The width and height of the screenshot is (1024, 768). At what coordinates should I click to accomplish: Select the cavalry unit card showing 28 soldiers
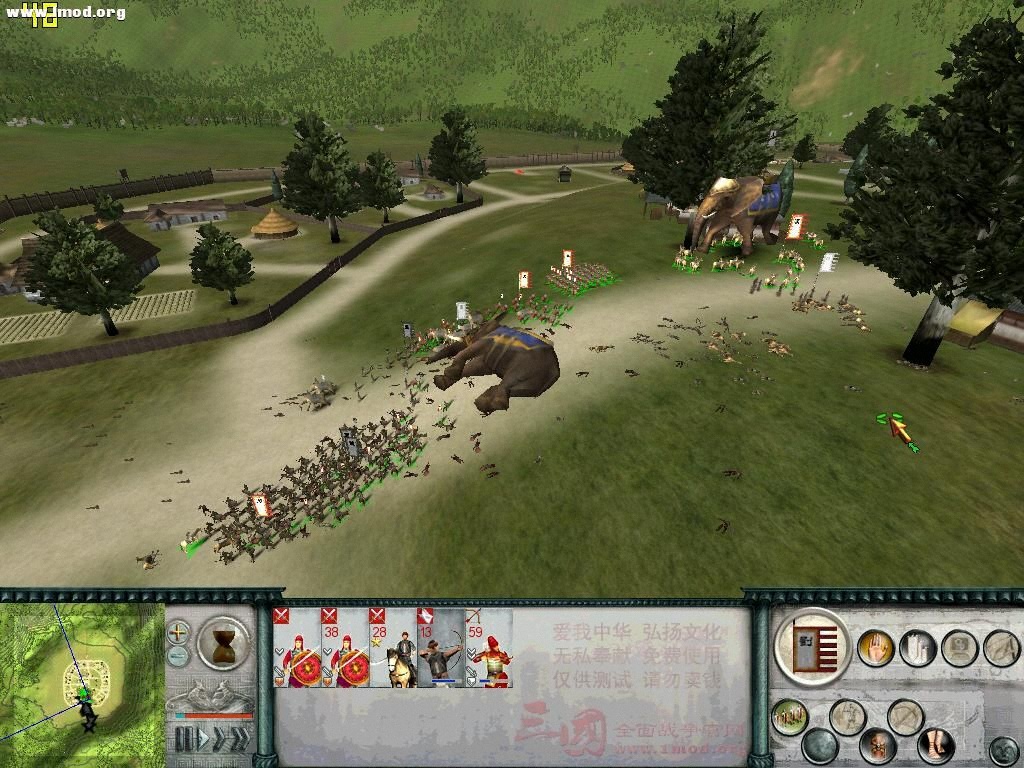393,648
